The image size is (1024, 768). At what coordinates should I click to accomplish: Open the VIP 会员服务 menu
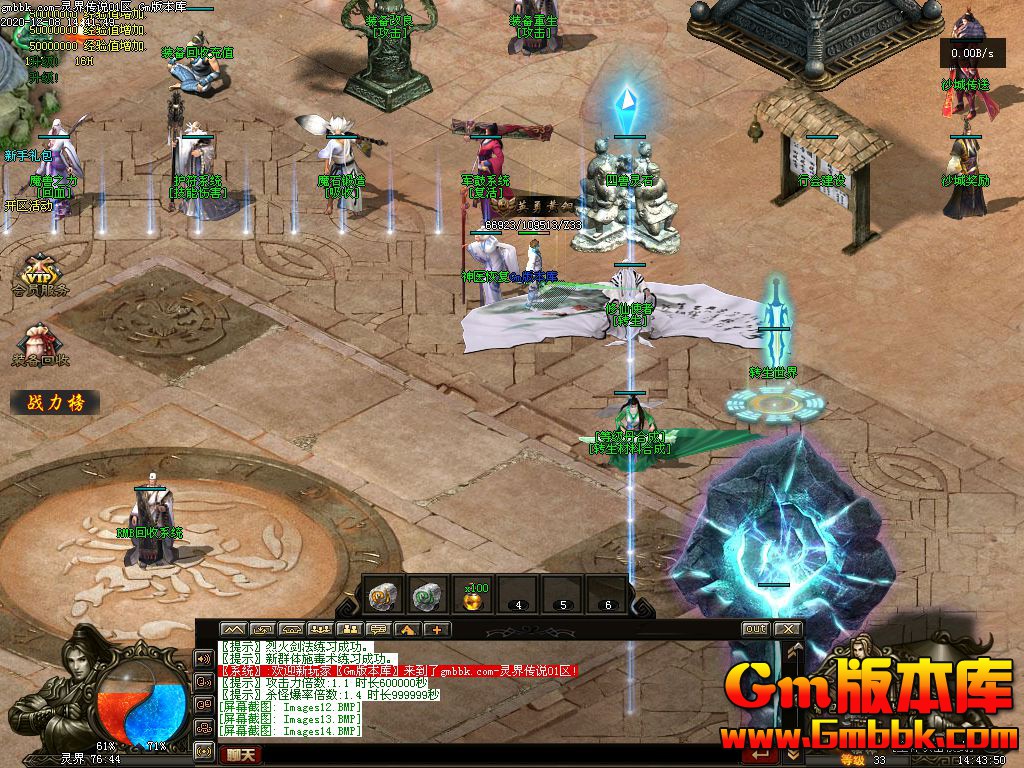click(41, 274)
